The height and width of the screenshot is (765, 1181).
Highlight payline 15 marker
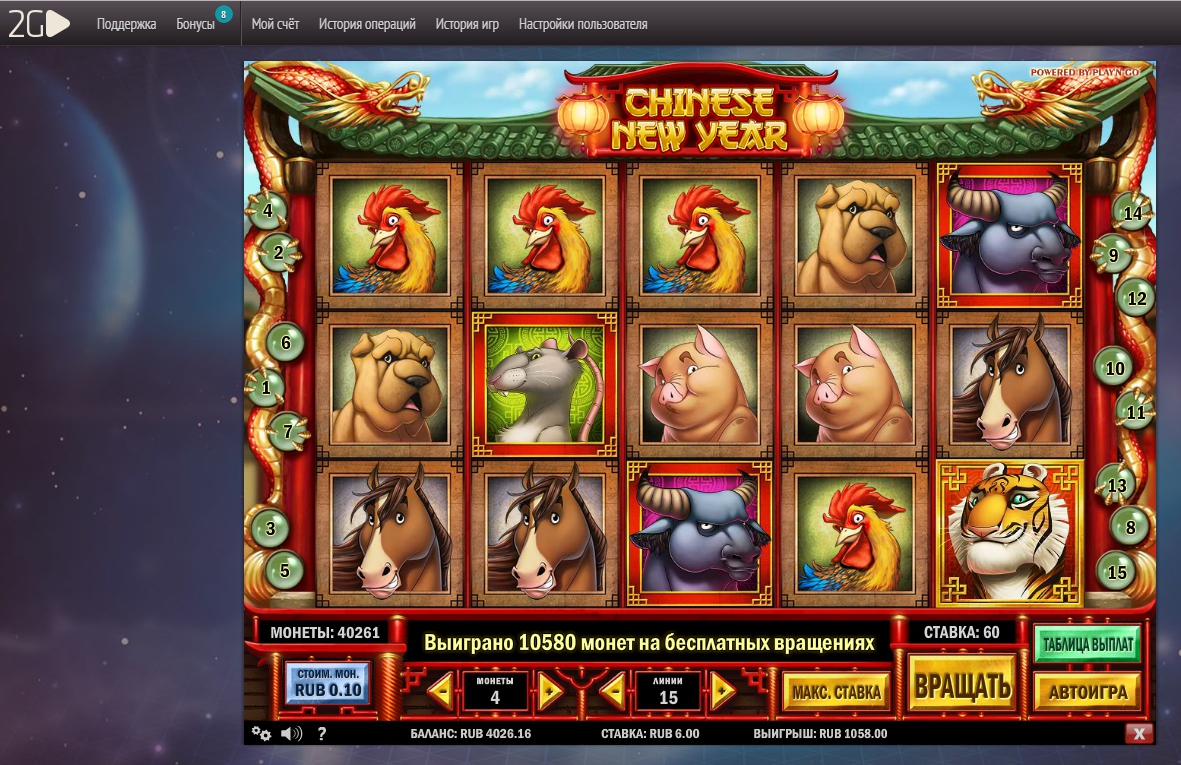[1118, 572]
